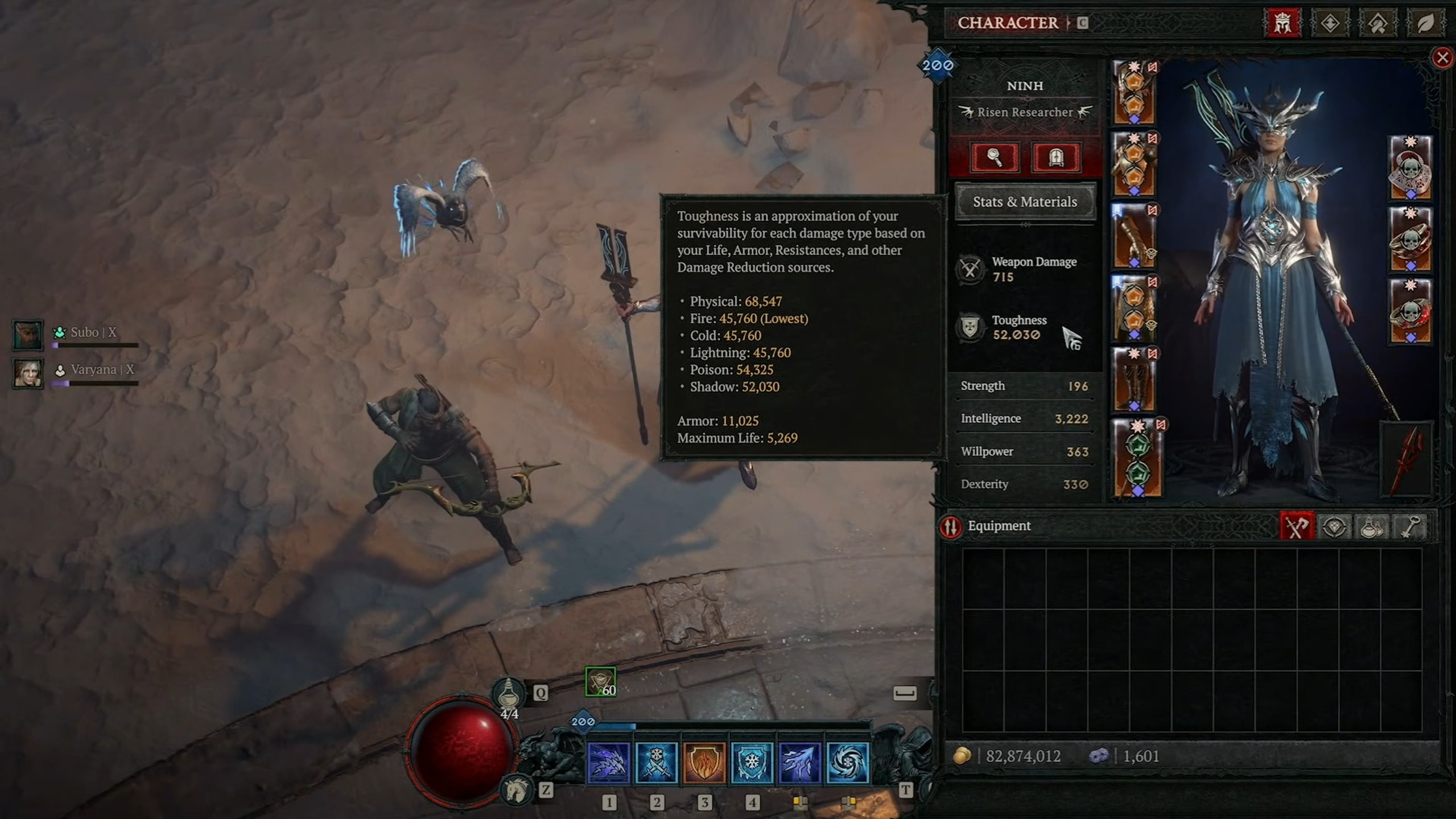The image size is (1456, 819).
Task: Switch to the consumables potion tab
Action: [1371, 526]
